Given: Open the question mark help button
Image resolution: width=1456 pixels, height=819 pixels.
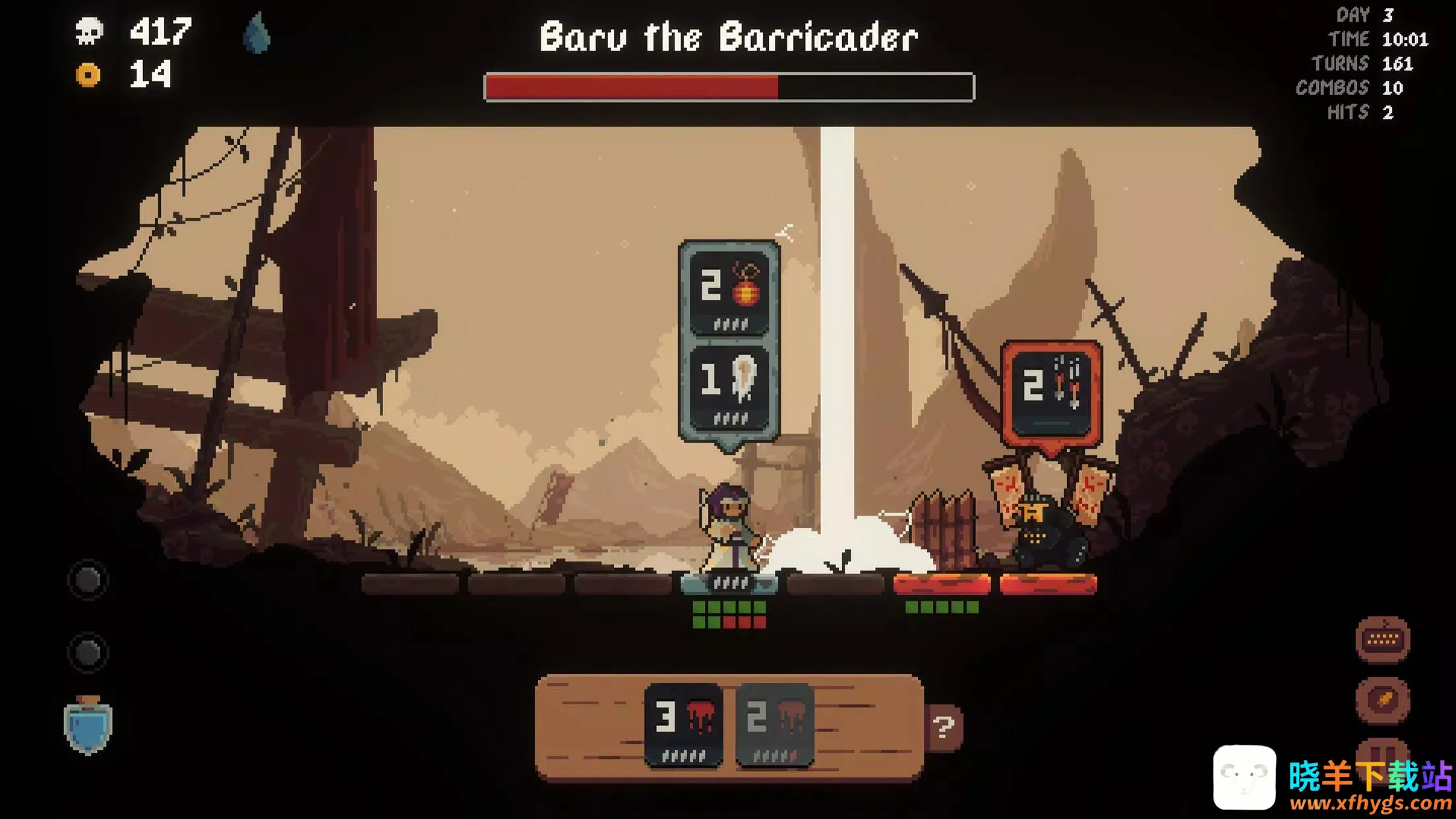Looking at the screenshot, I should point(944,727).
